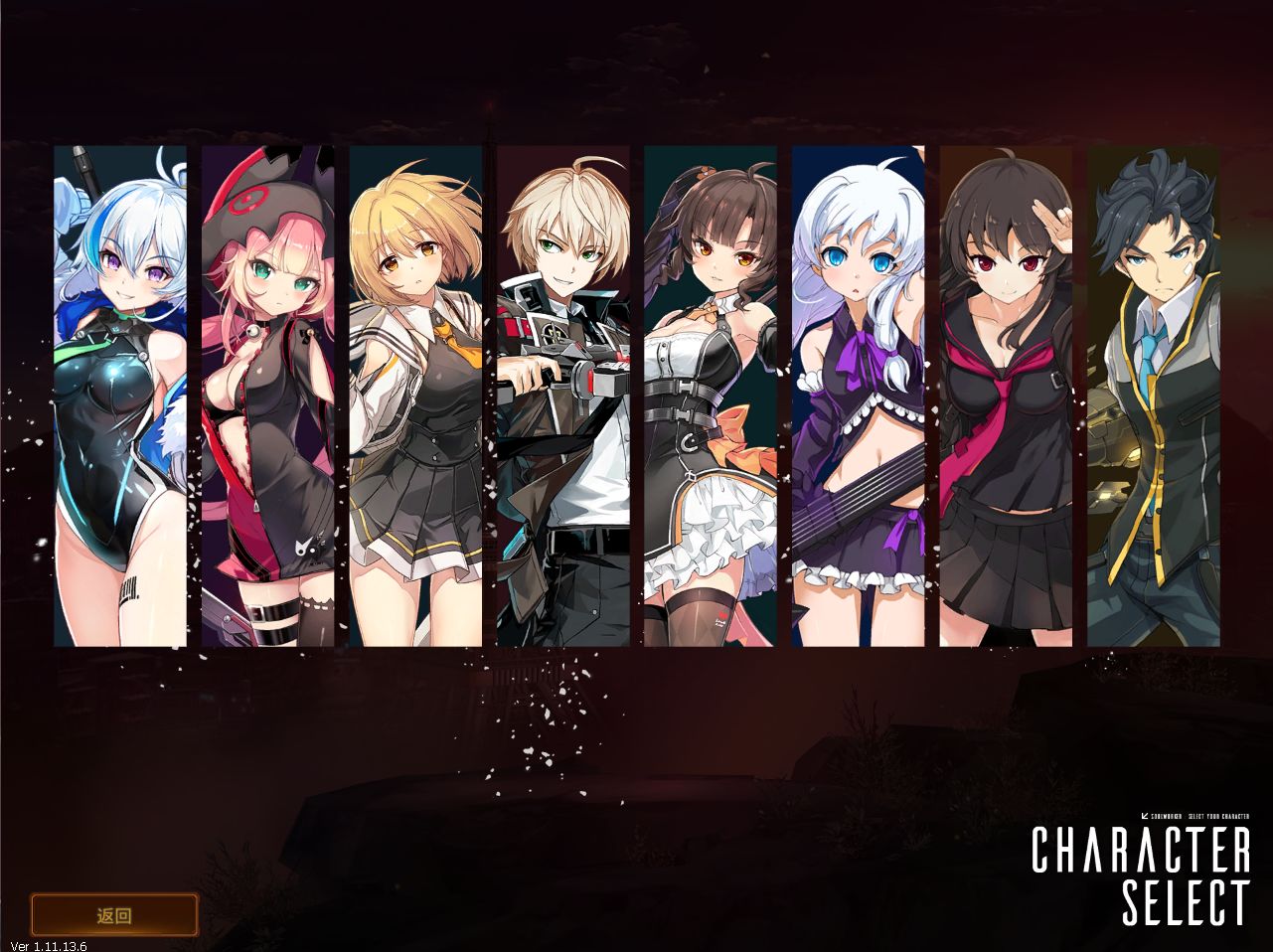Select the white-haired girl in the black swimsuit
The width and height of the screenshot is (1273, 952).
coord(120,397)
